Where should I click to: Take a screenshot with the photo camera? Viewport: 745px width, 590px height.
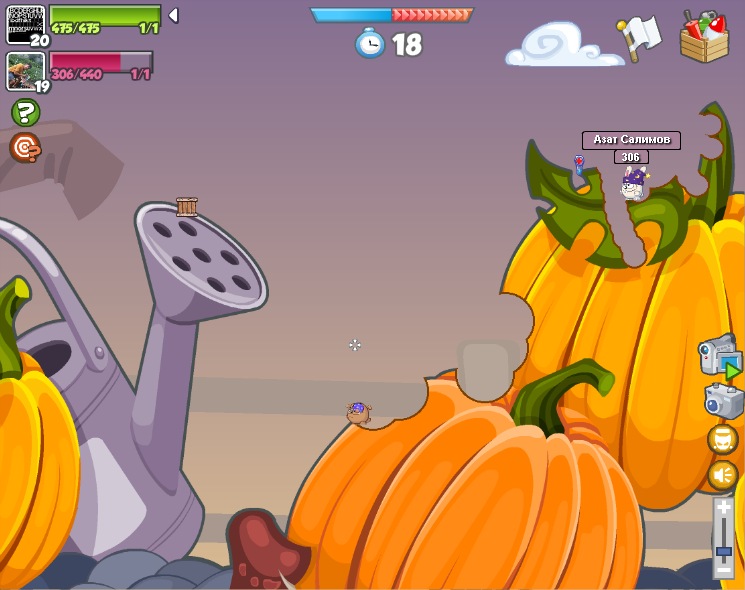pos(723,401)
